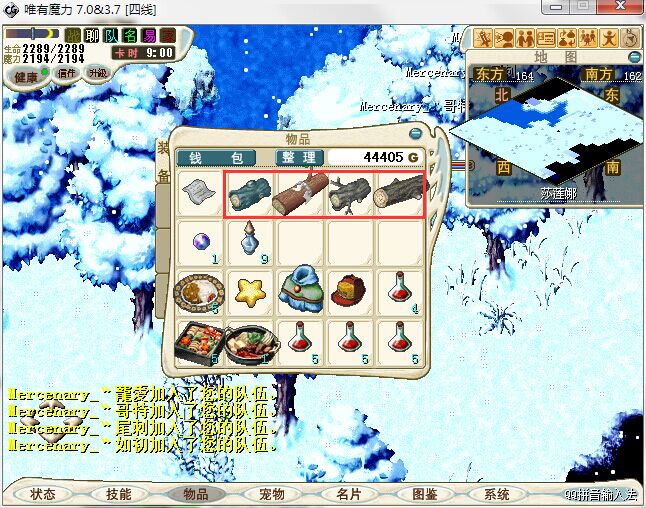Screen dimensions: 646x508
Task: Choose the bento box food item
Action: (x=200, y=343)
